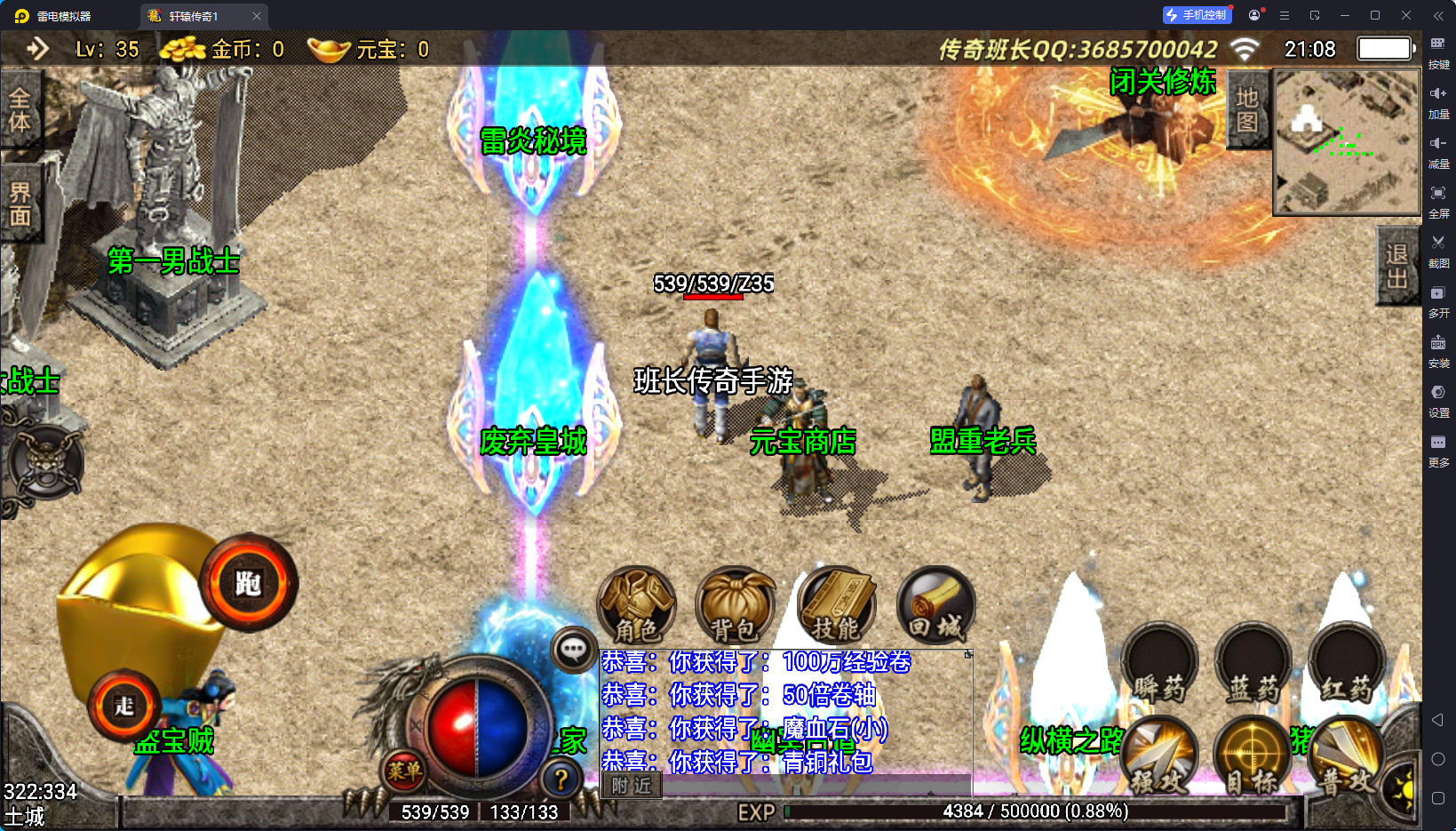The image size is (1456, 831).
Task: Open the 背包 backpack
Action: click(x=735, y=606)
